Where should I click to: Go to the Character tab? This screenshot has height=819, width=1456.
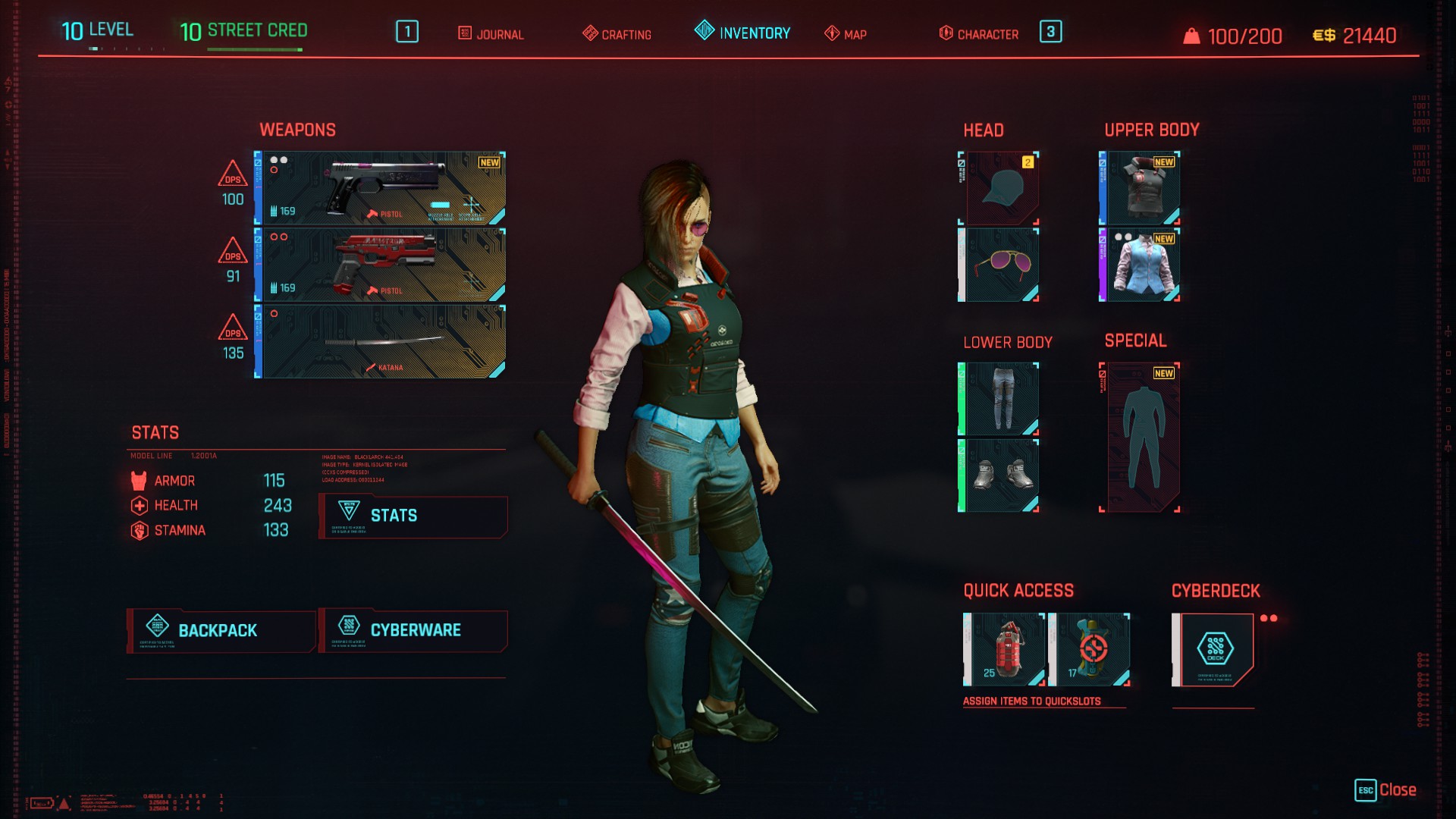point(979,34)
